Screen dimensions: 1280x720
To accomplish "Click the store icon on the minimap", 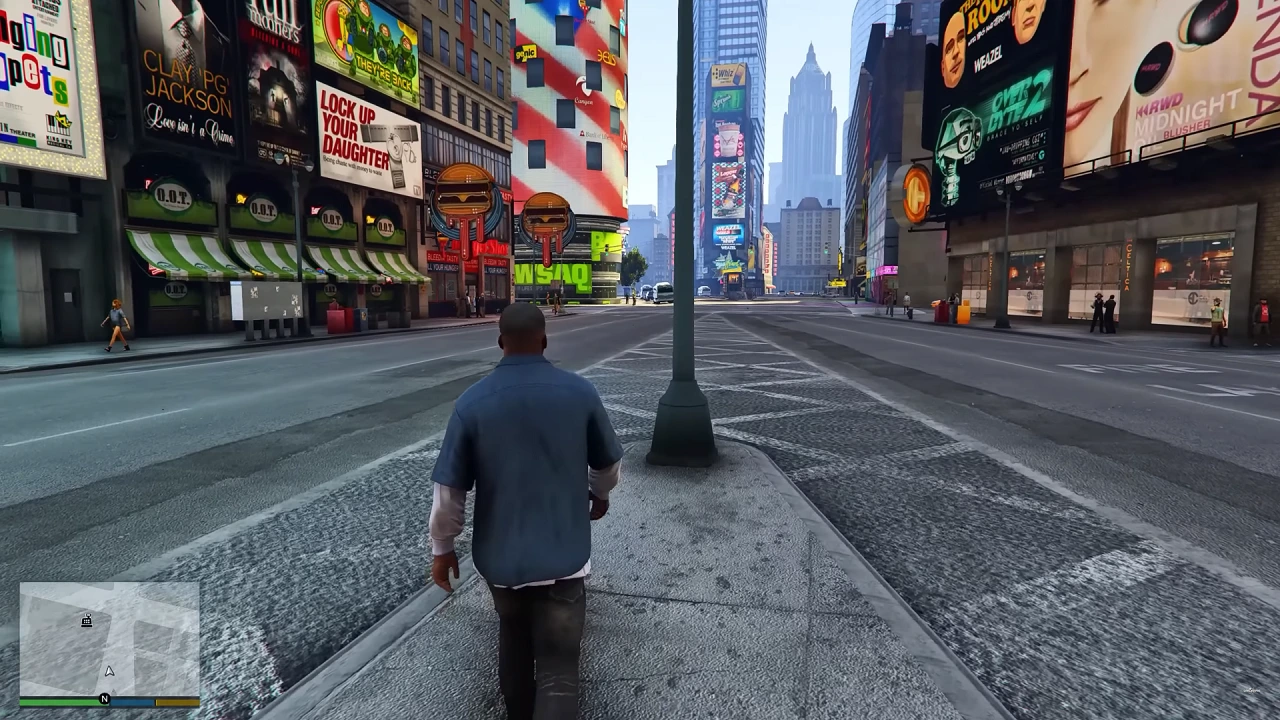I will [86, 621].
